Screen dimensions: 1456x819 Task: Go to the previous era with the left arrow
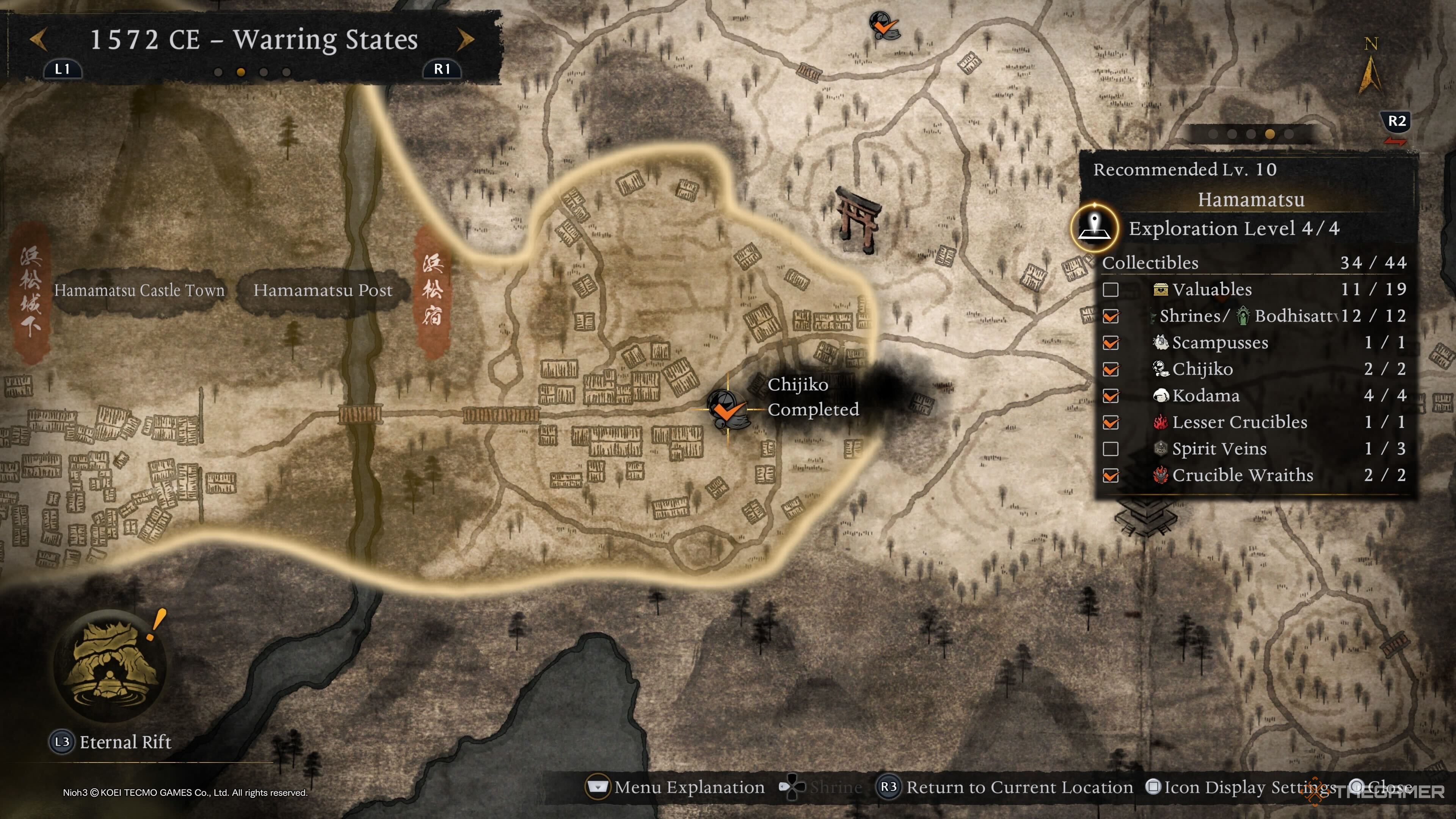click(38, 39)
